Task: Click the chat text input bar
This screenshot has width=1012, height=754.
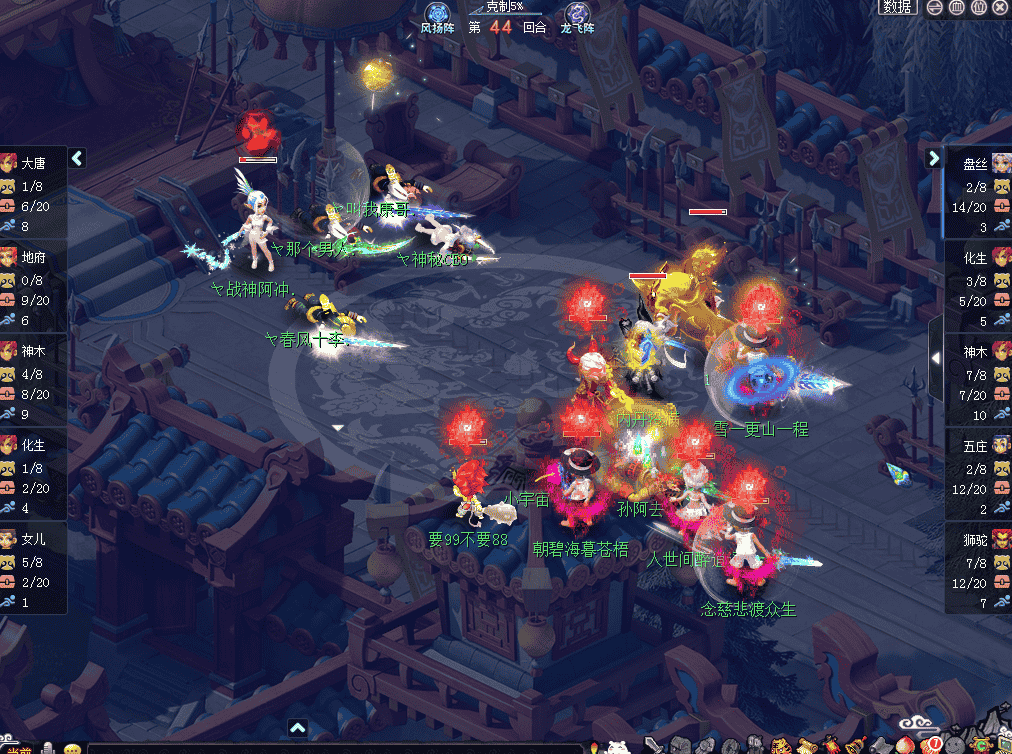Action: [330, 748]
